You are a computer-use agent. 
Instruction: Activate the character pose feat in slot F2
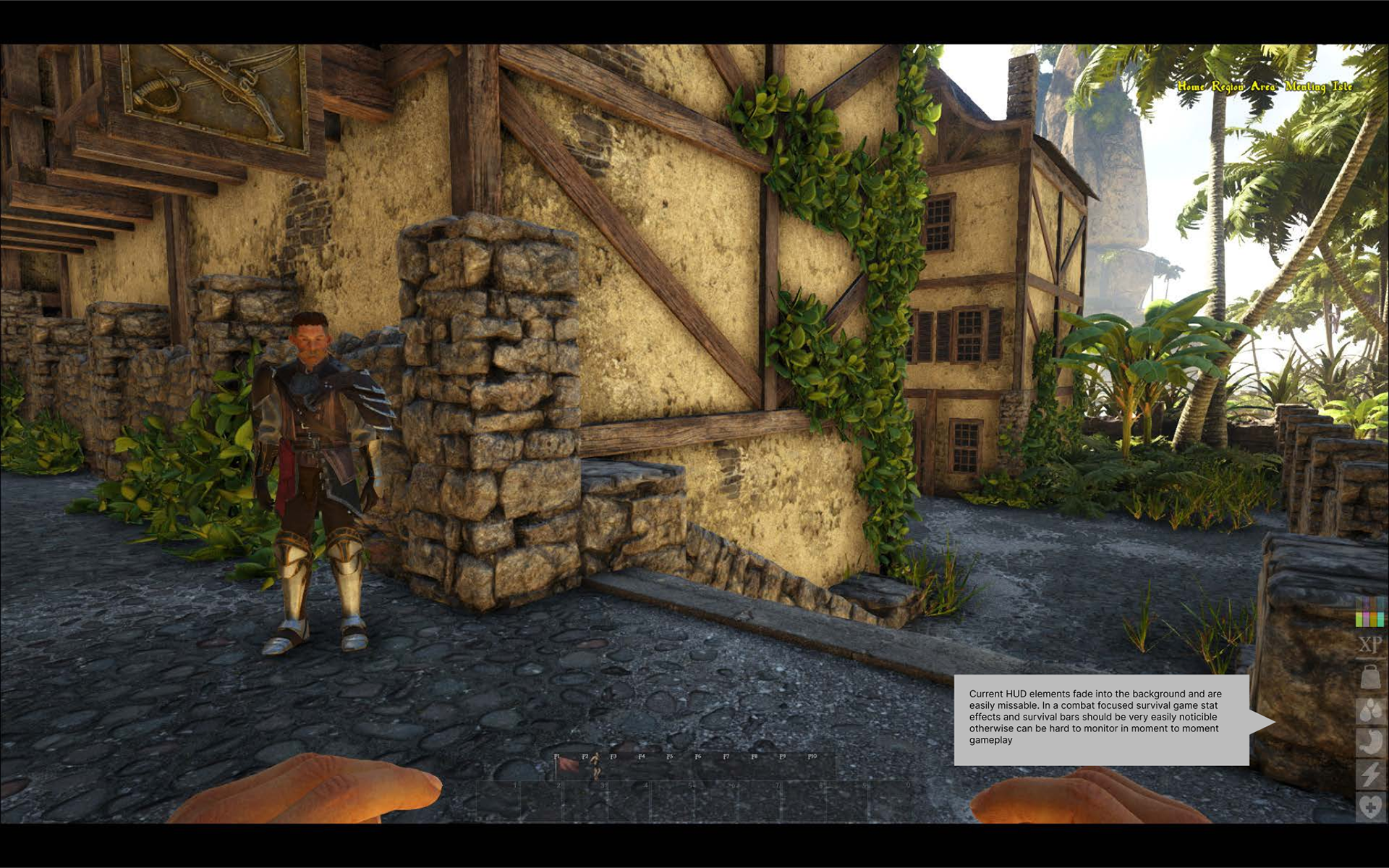tap(595, 766)
